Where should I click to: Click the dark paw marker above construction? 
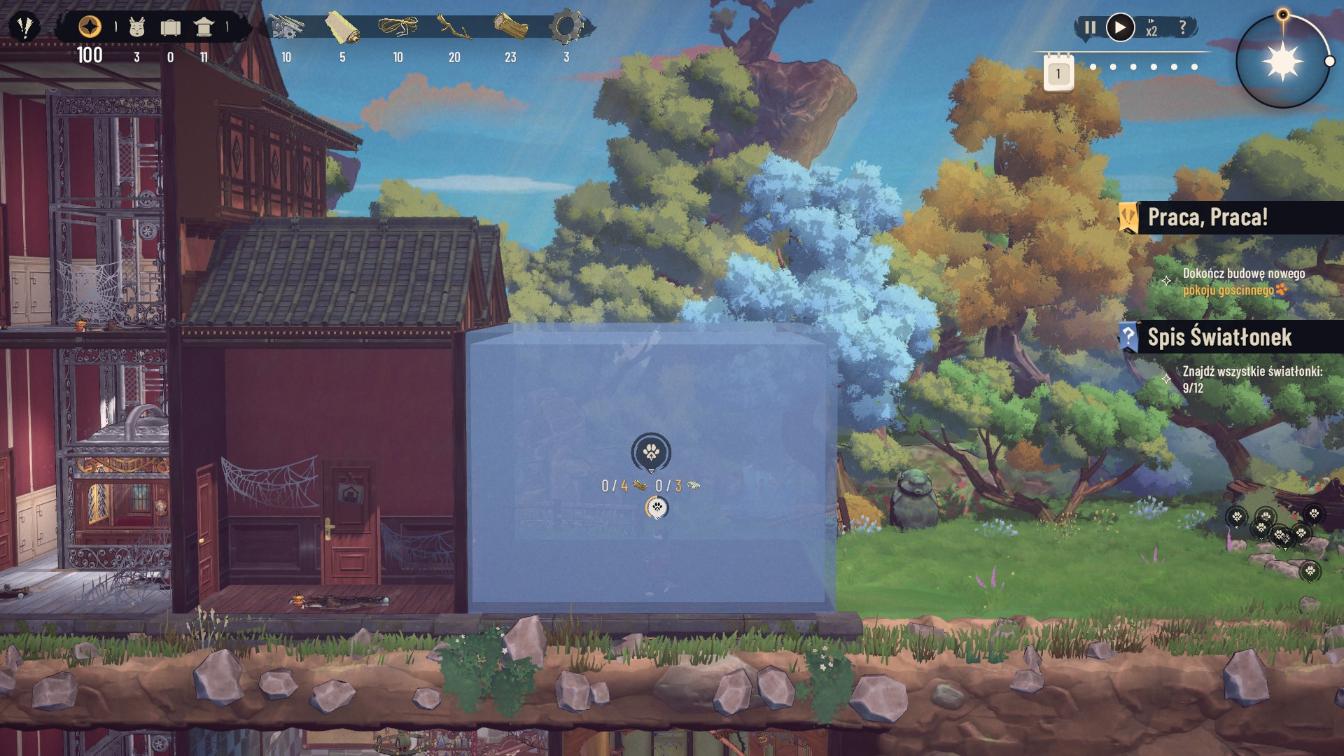pos(651,452)
